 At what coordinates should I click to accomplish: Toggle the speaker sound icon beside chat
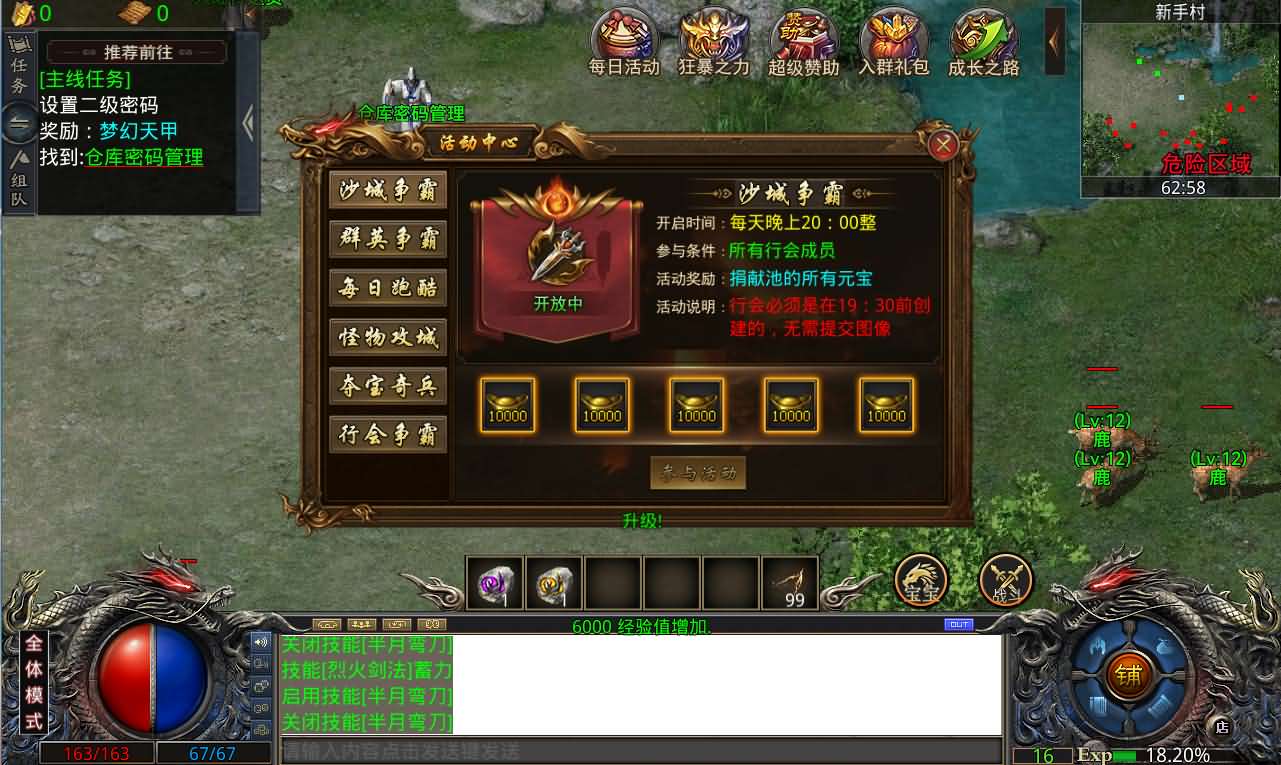[x=260, y=641]
